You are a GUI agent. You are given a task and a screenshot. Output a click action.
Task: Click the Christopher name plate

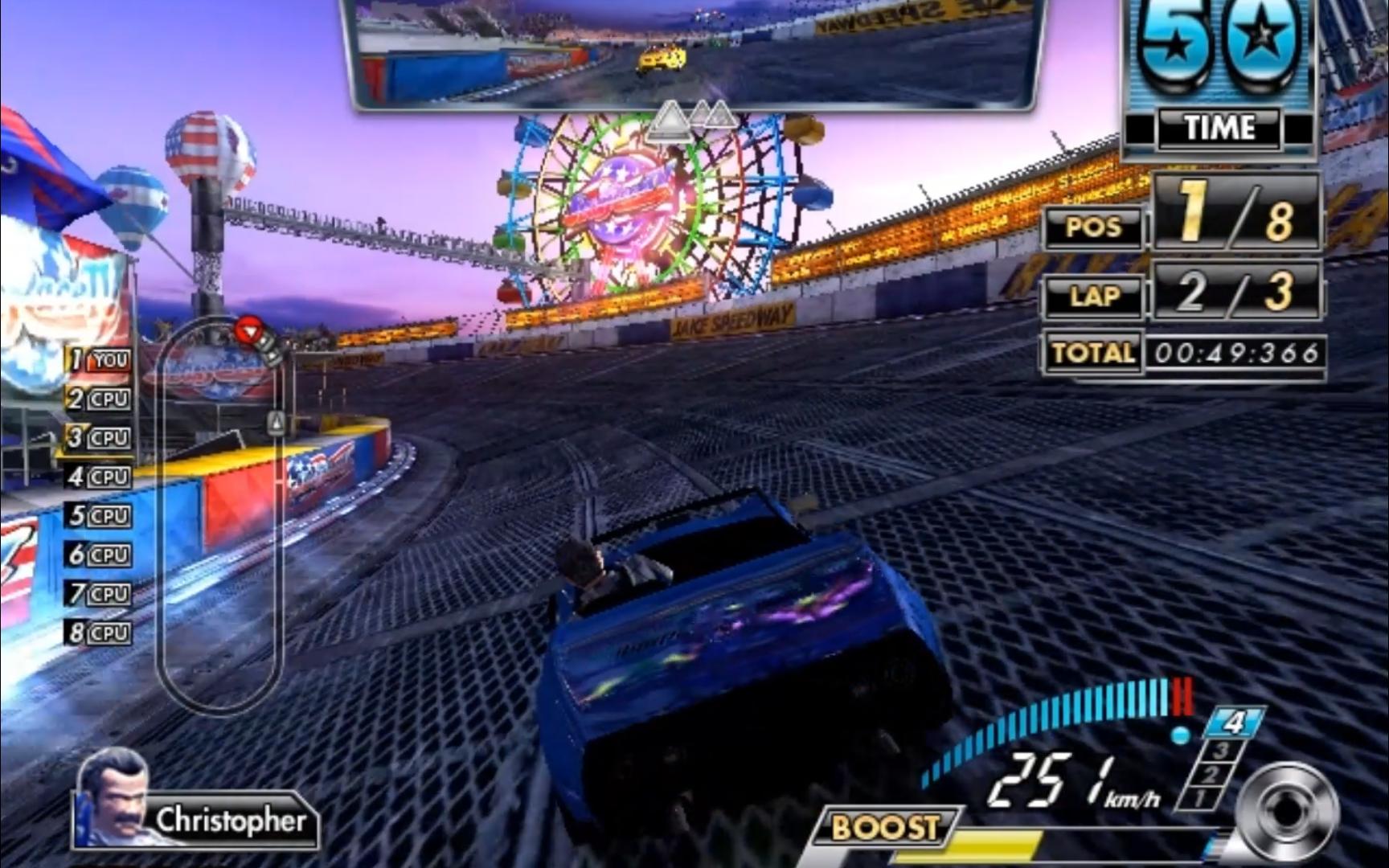click(x=233, y=821)
